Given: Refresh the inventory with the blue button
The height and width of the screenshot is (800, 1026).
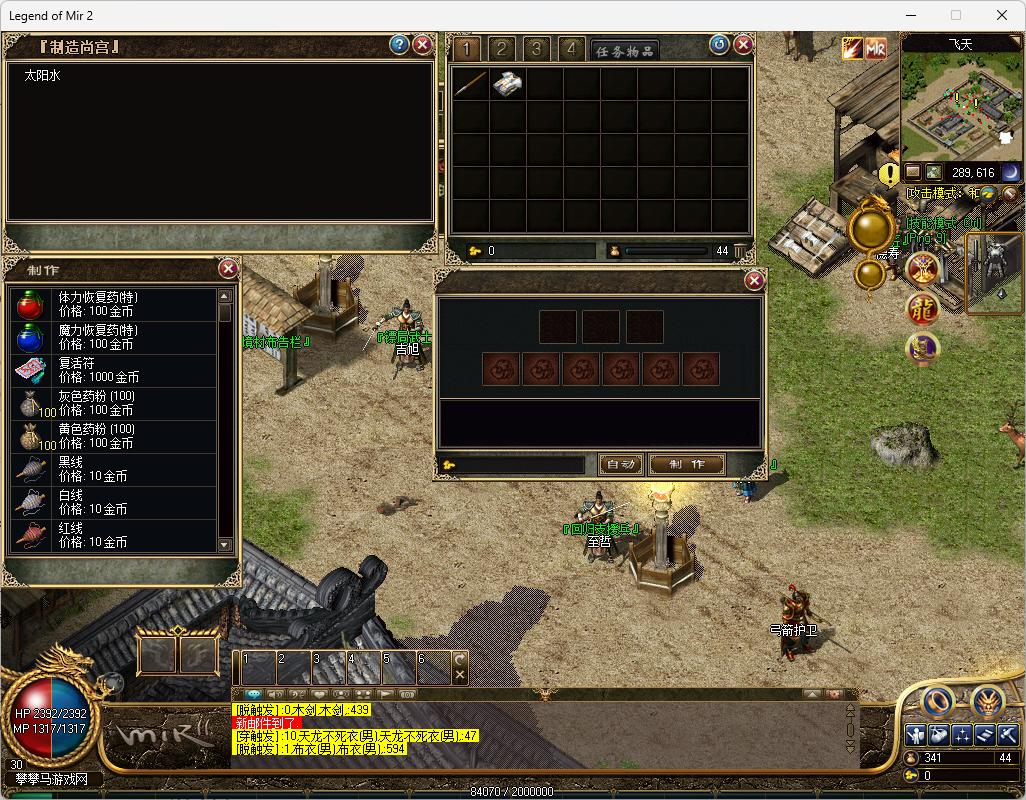Looking at the screenshot, I should point(719,44).
